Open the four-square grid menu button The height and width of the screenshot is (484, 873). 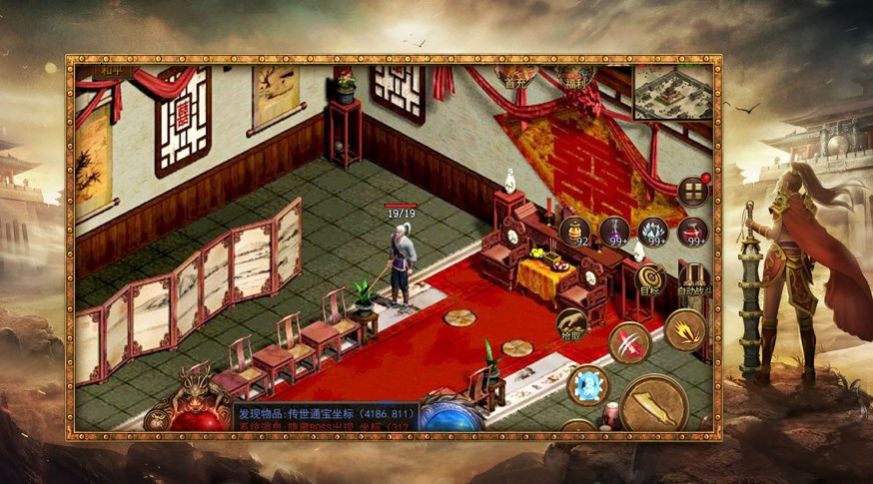(x=692, y=191)
